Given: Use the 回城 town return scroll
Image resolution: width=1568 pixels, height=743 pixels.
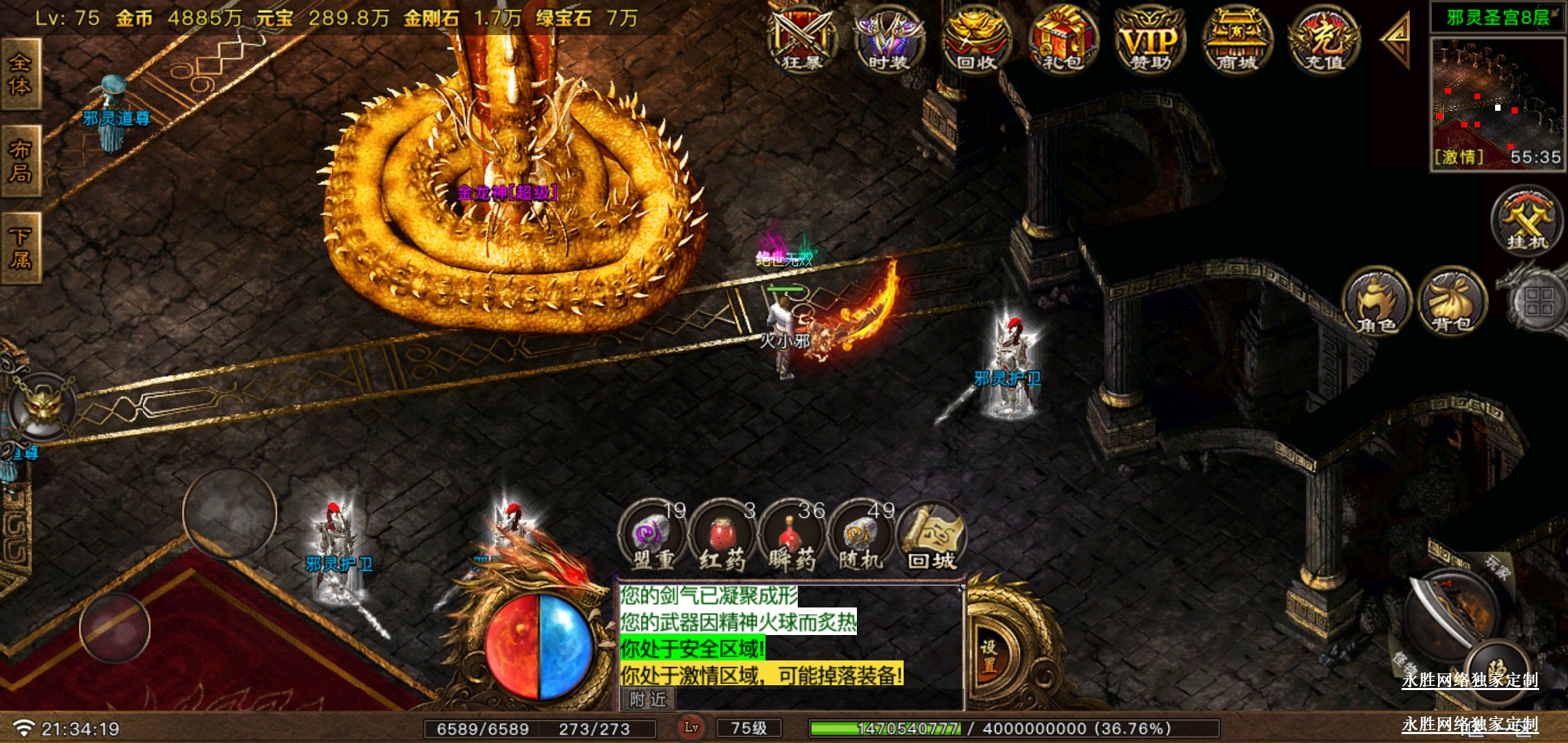Looking at the screenshot, I should [932, 538].
